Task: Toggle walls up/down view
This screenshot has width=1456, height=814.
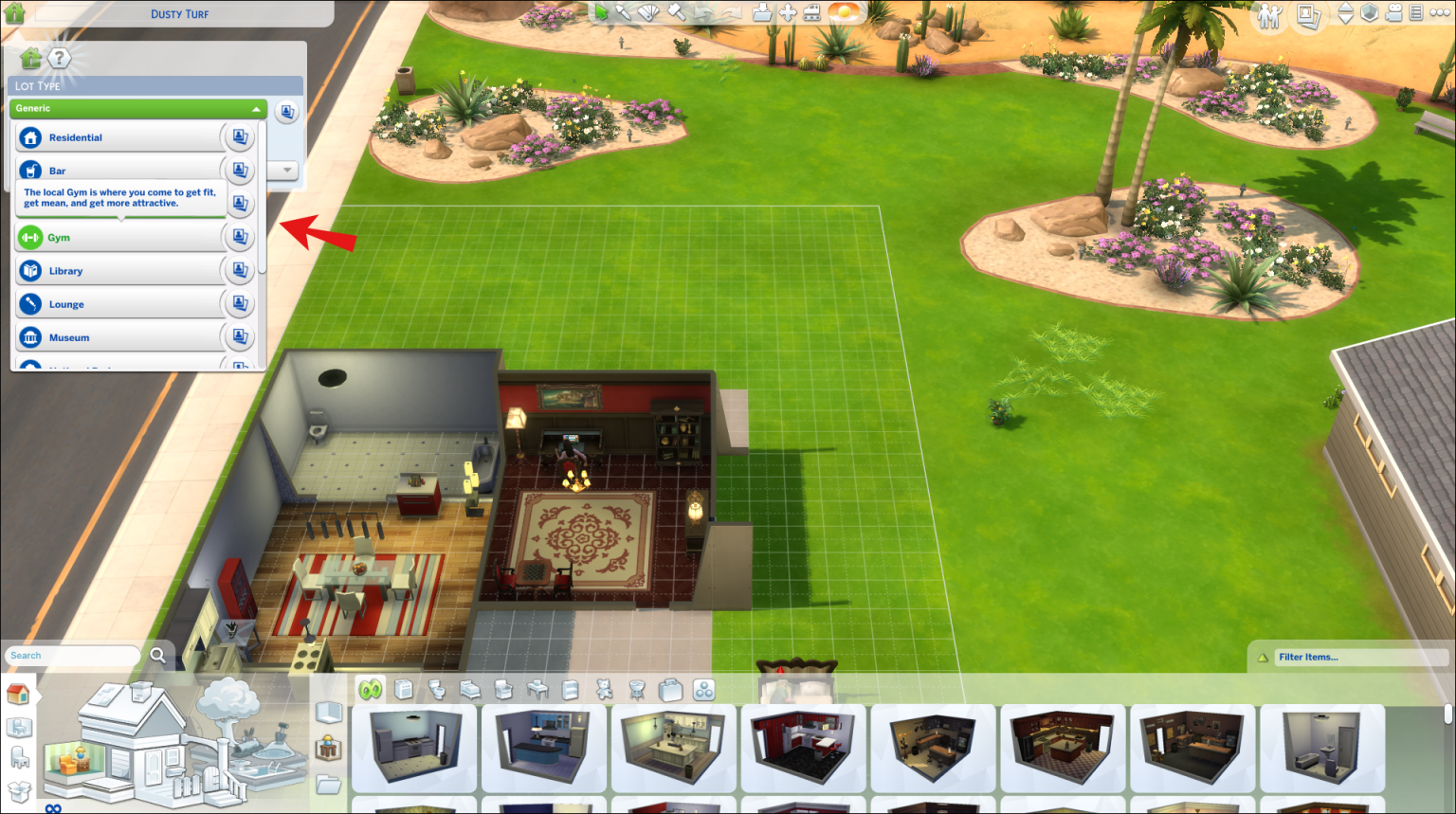Action: point(1345,13)
